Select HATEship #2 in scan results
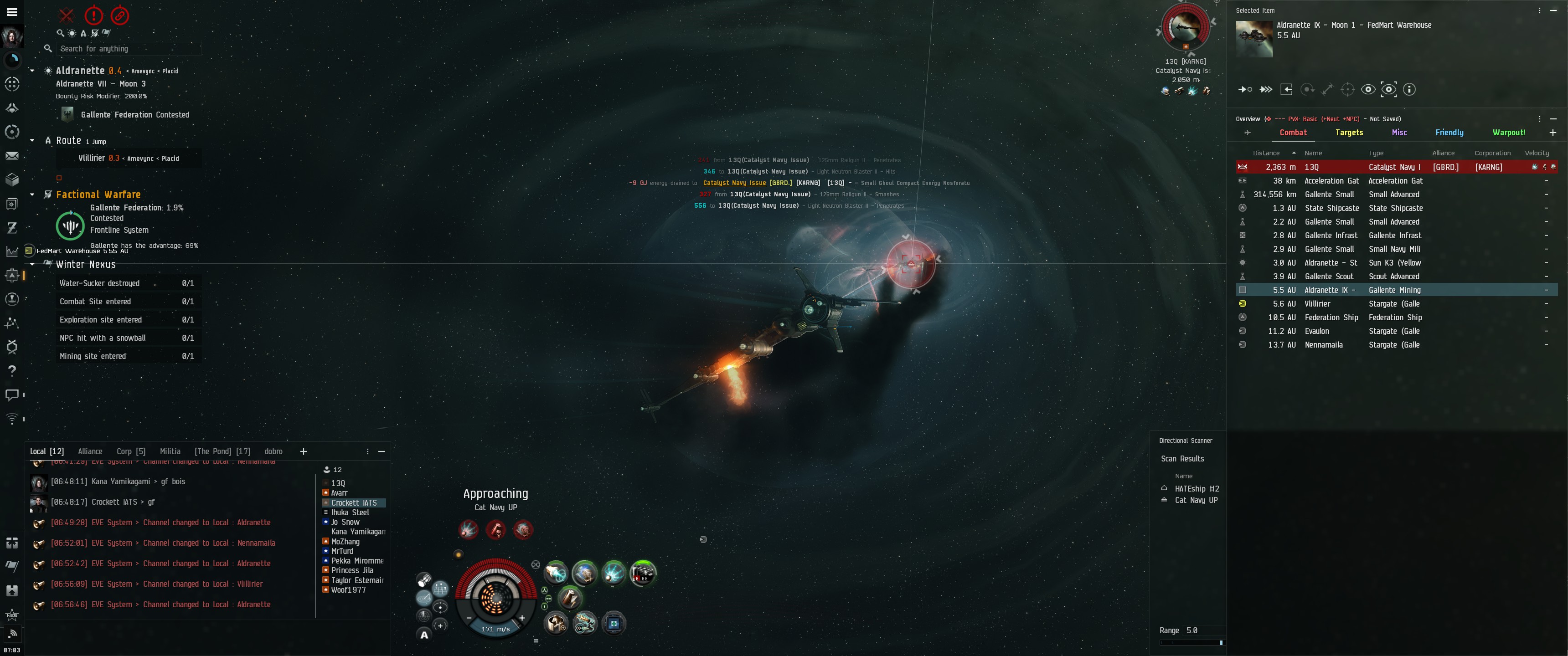The image size is (1568, 656). [1196, 489]
